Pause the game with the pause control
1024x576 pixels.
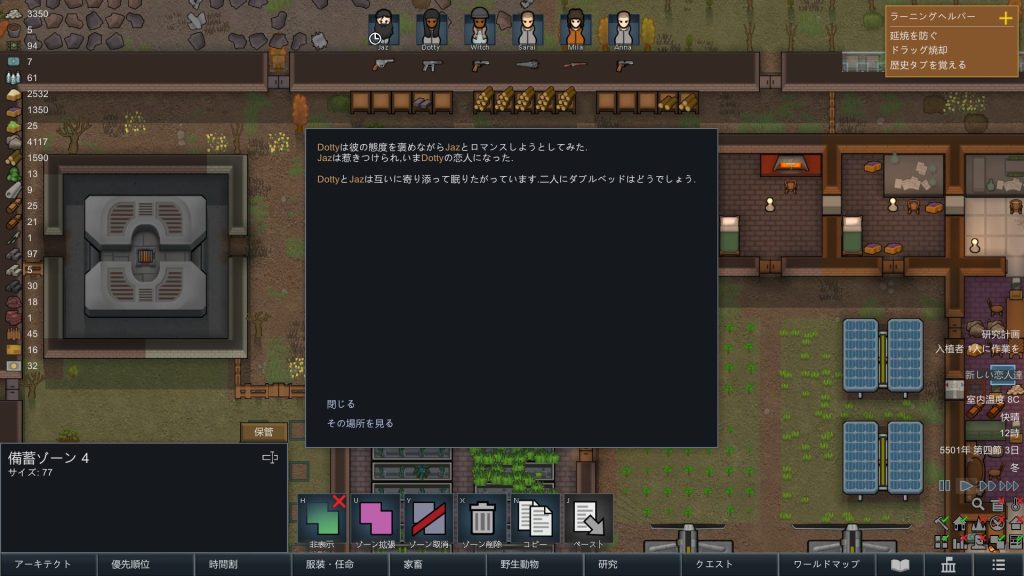click(945, 486)
